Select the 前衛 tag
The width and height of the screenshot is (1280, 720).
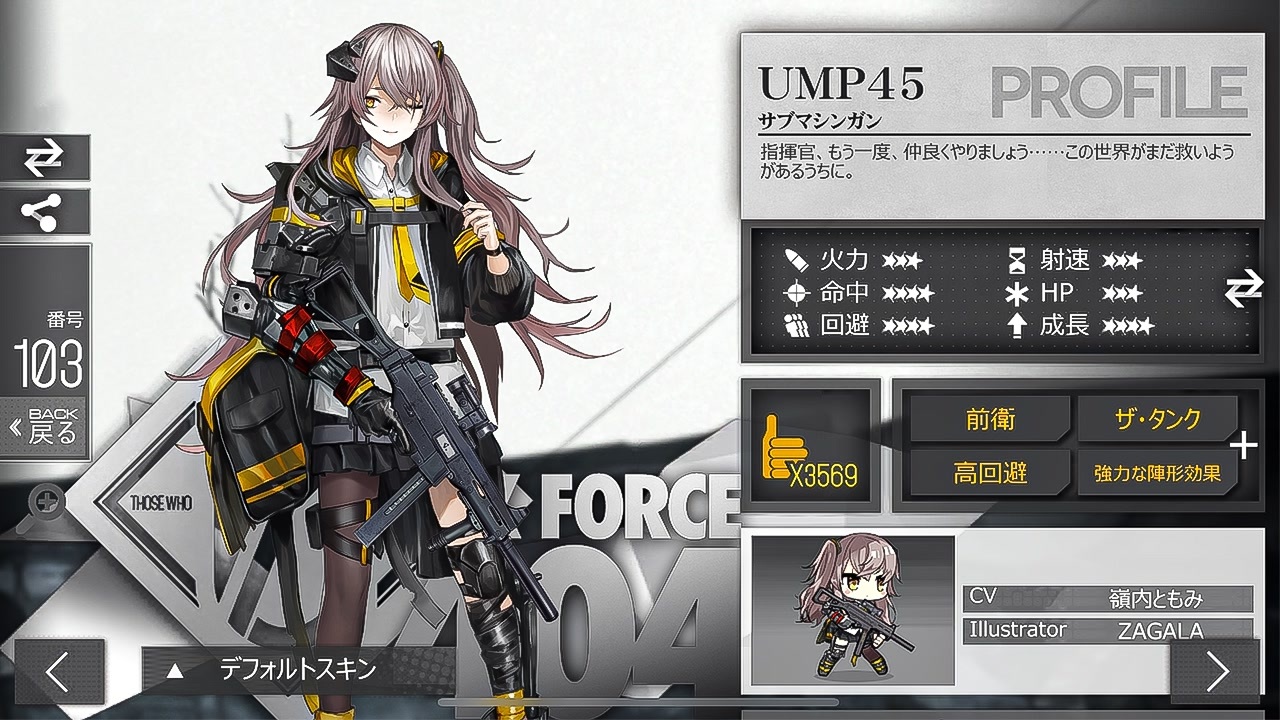pyautogui.click(x=989, y=420)
